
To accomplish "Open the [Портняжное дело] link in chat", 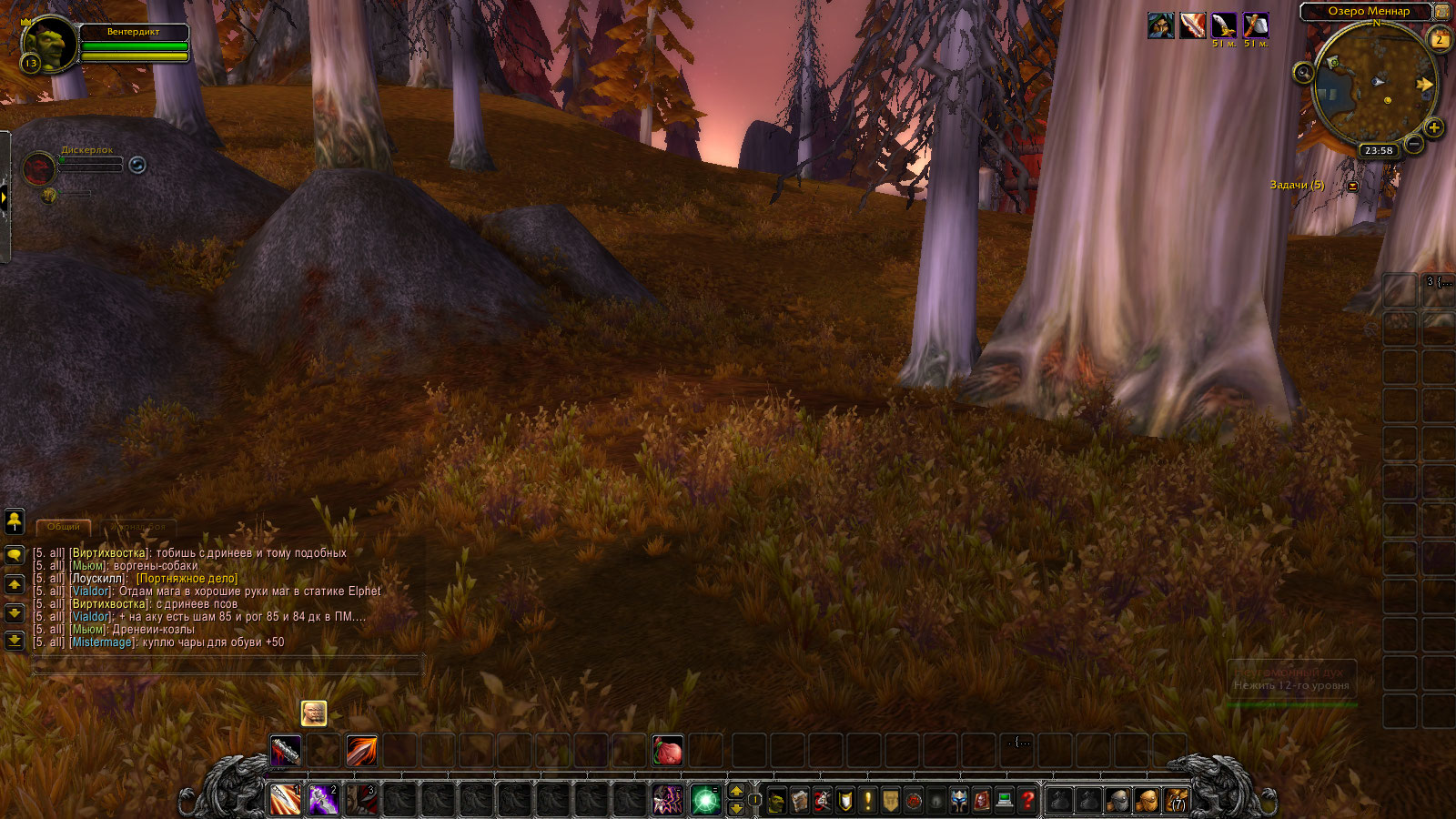I will [x=187, y=579].
